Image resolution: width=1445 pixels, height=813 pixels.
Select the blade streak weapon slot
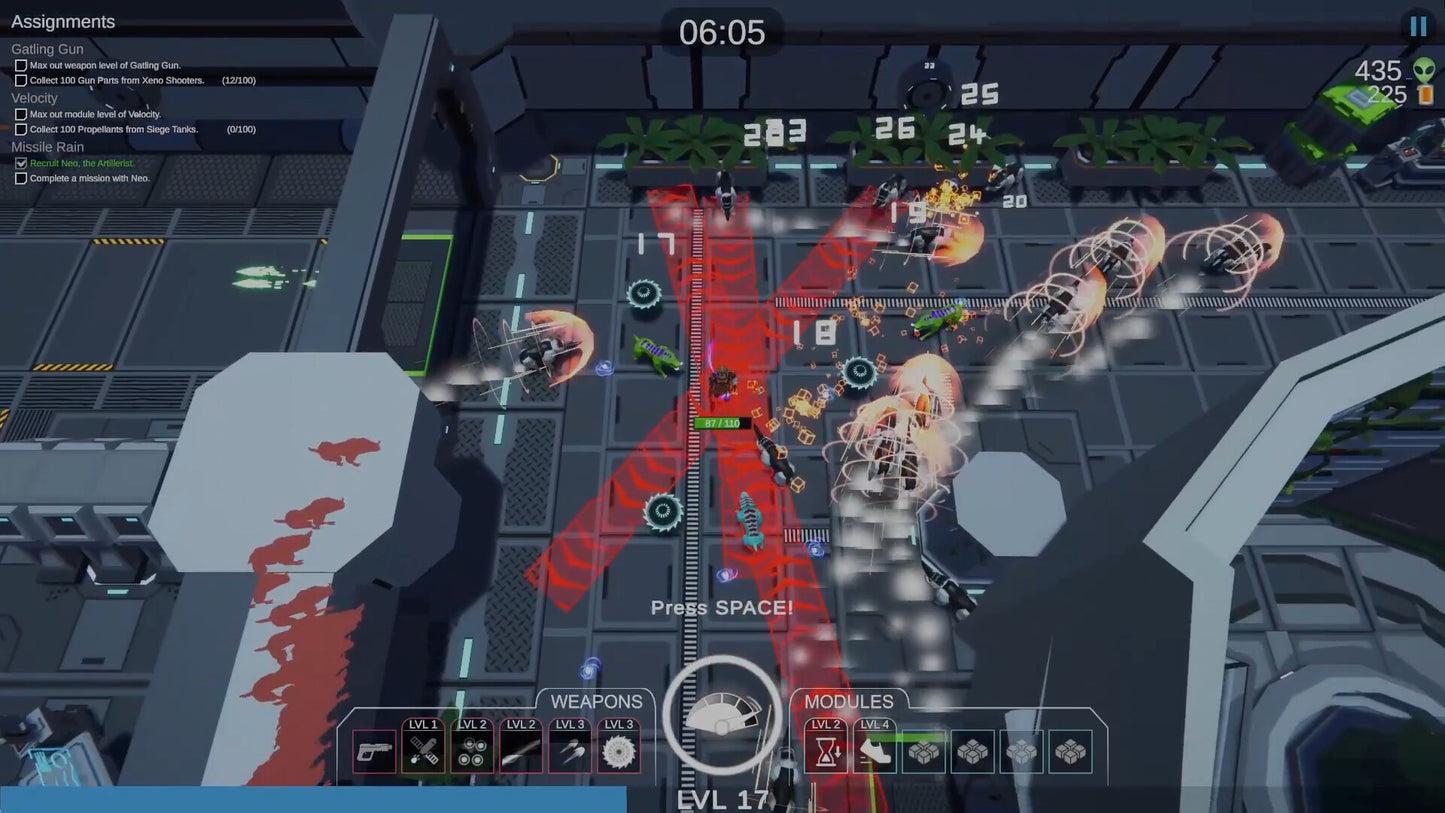pos(521,751)
